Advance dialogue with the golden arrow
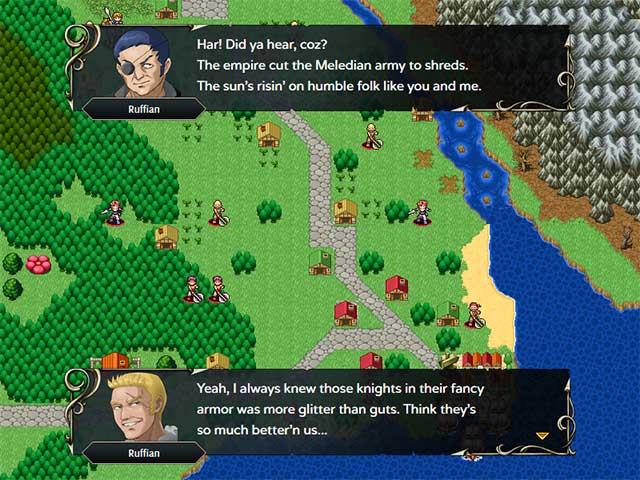The width and height of the screenshot is (640, 480). point(543,435)
